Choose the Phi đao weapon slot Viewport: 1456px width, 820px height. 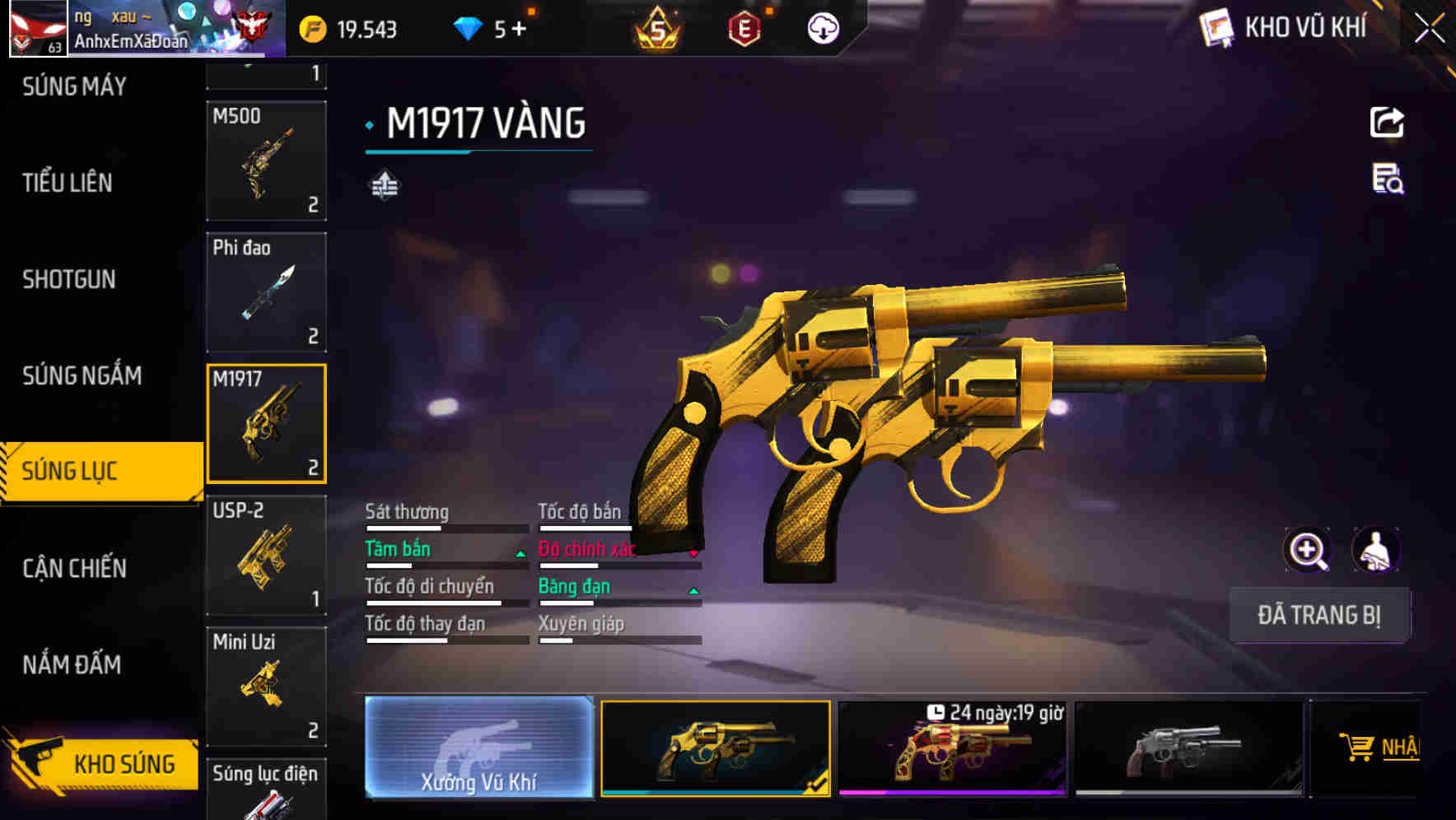click(266, 292)
